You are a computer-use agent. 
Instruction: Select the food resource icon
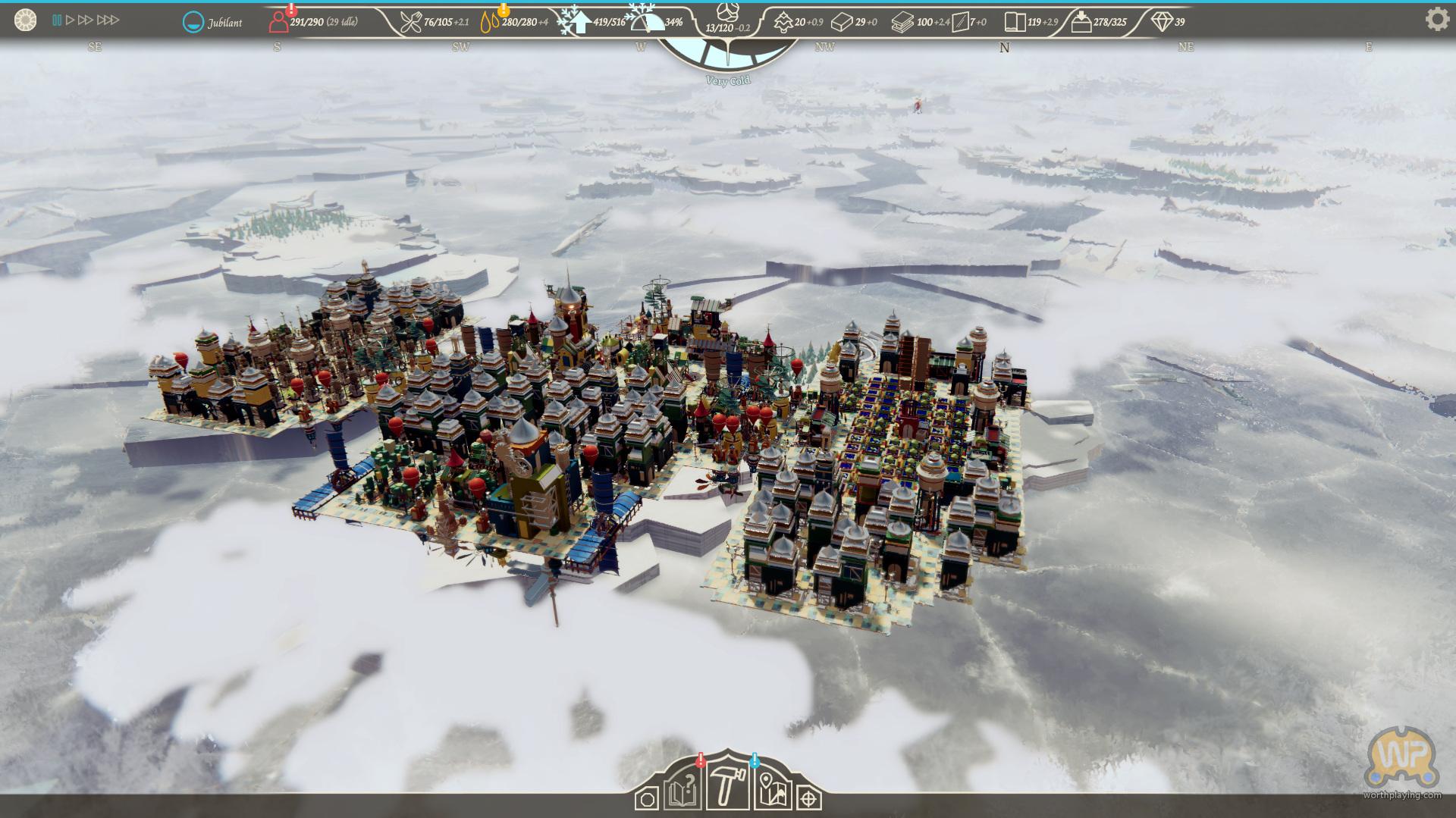pos(411,22)
